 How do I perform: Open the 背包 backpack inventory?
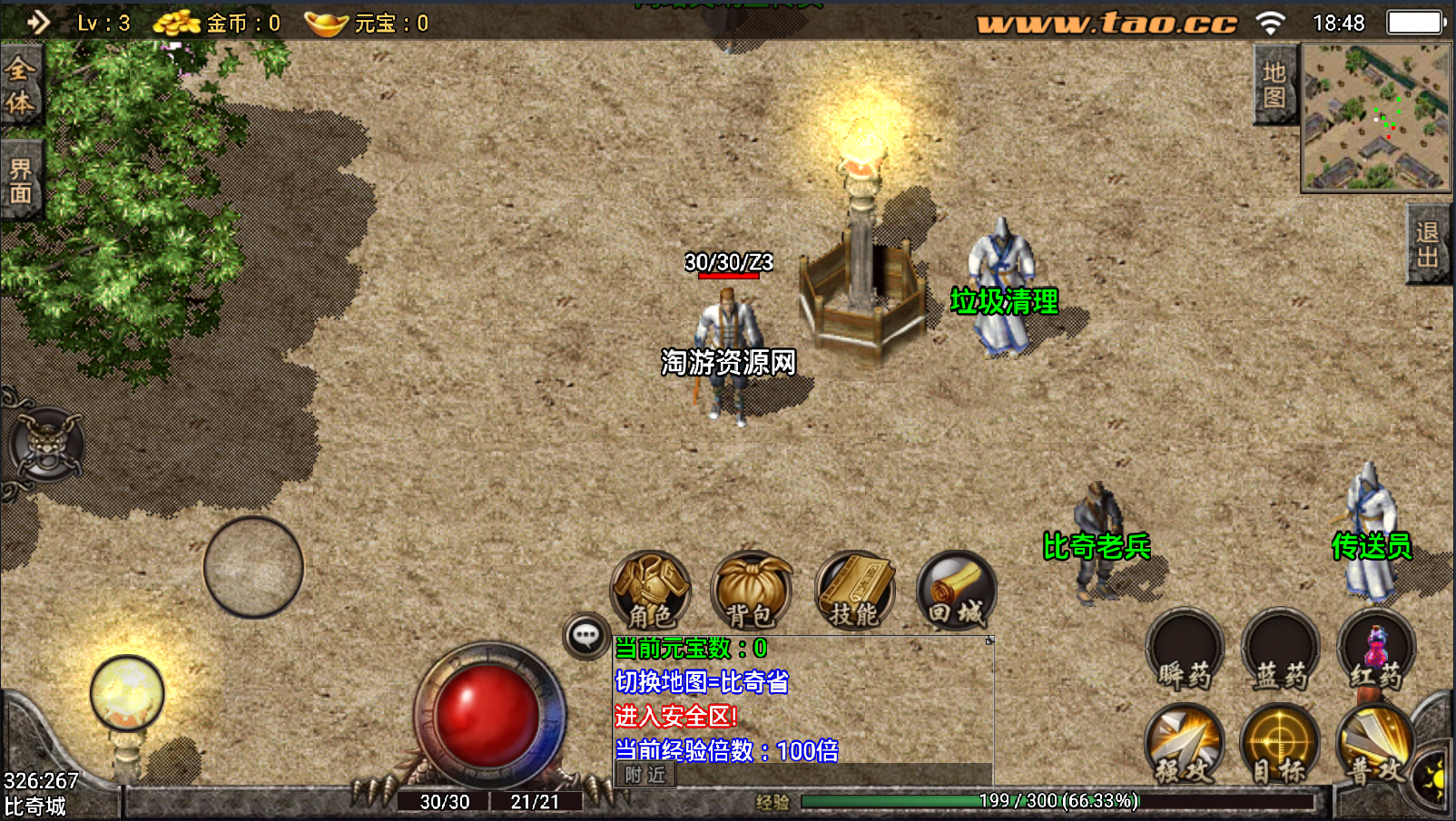752,591
